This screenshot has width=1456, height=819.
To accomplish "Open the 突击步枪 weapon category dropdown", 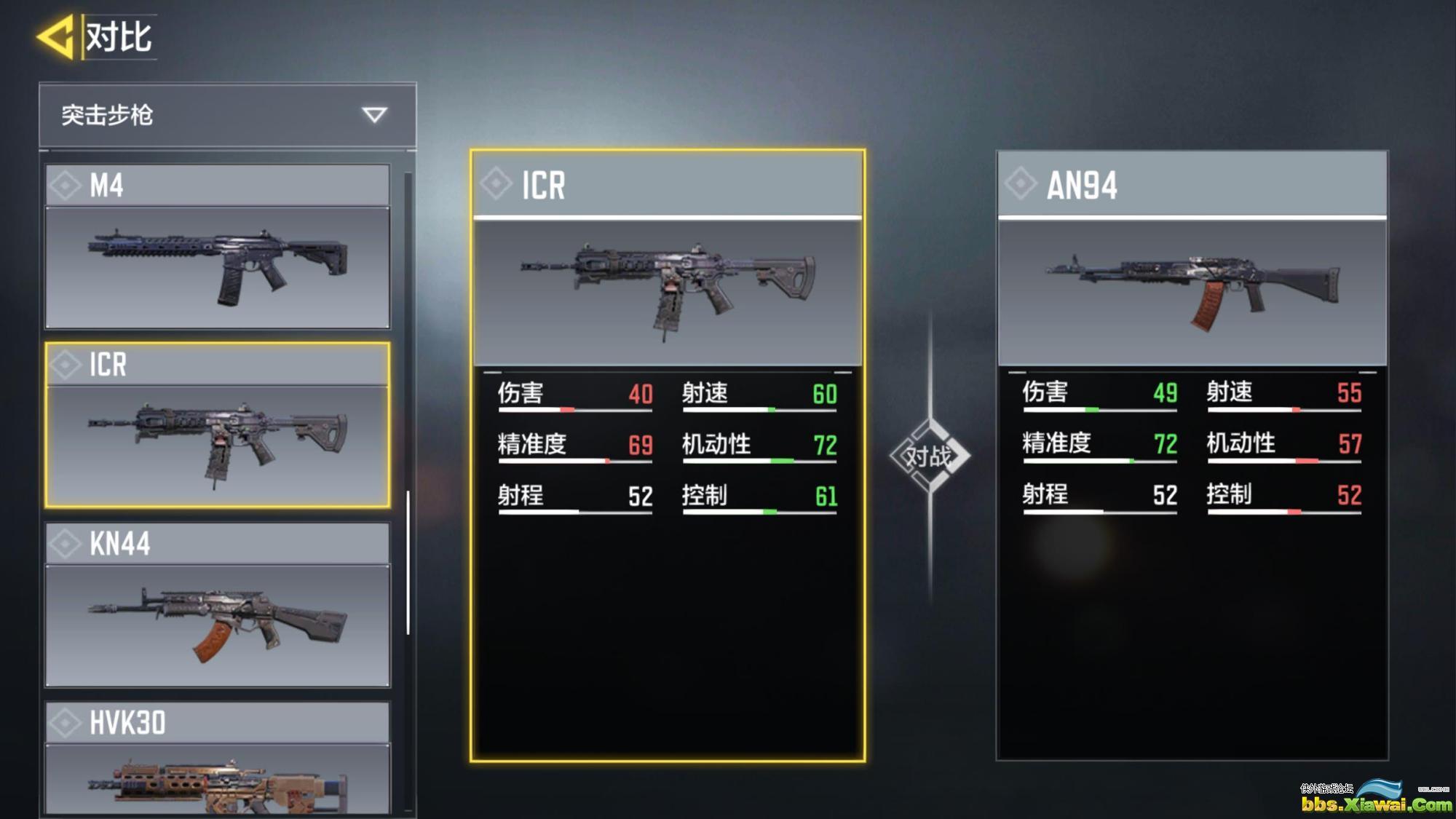I will click(227, 115).
